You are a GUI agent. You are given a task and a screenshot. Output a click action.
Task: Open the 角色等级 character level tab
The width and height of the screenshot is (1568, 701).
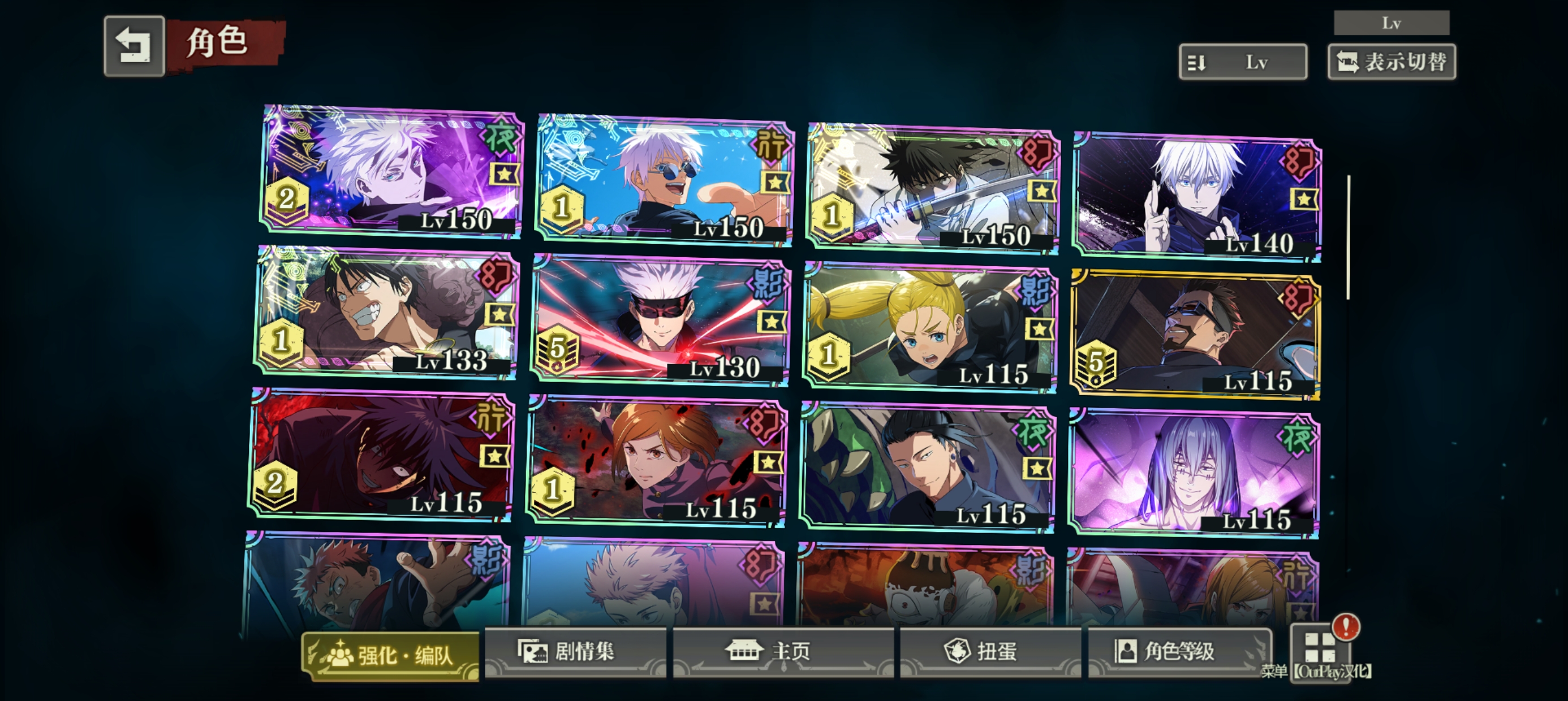point(1179,652)
